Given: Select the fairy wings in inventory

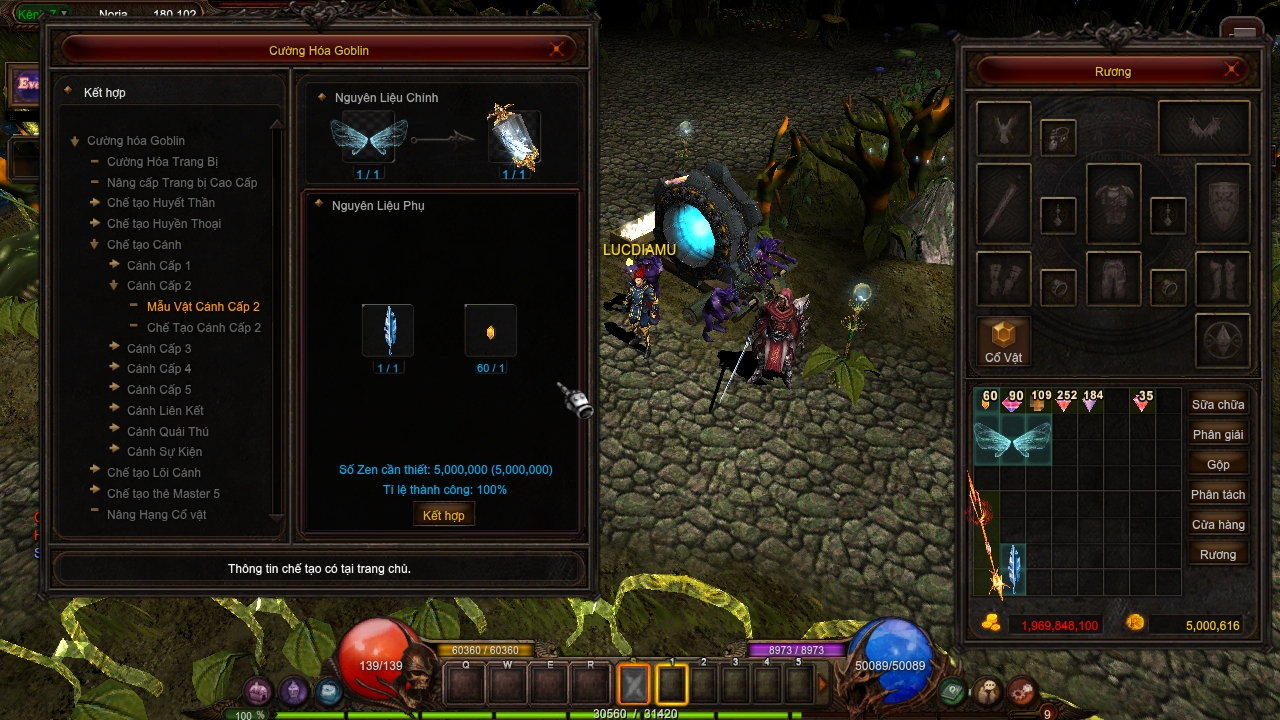Looking at the screenshot, I should 1012,440.
